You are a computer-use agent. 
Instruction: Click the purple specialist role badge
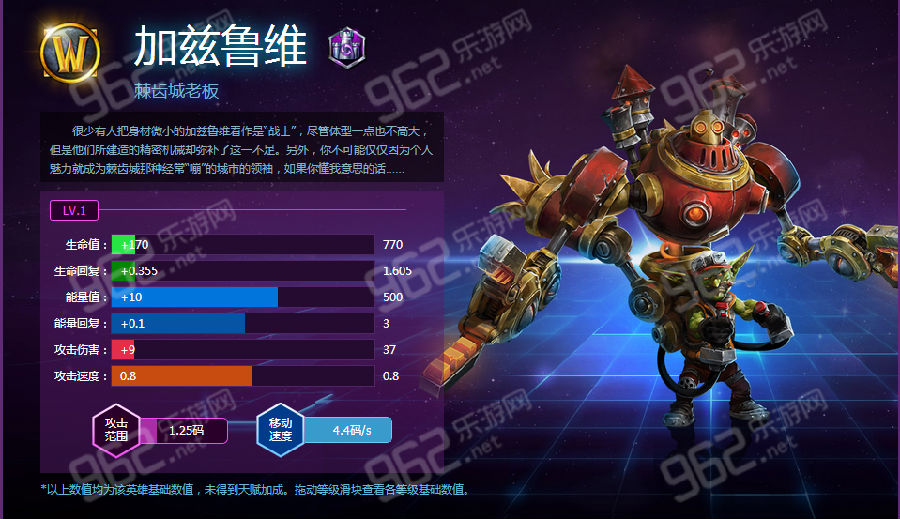[x=347, y=46]
